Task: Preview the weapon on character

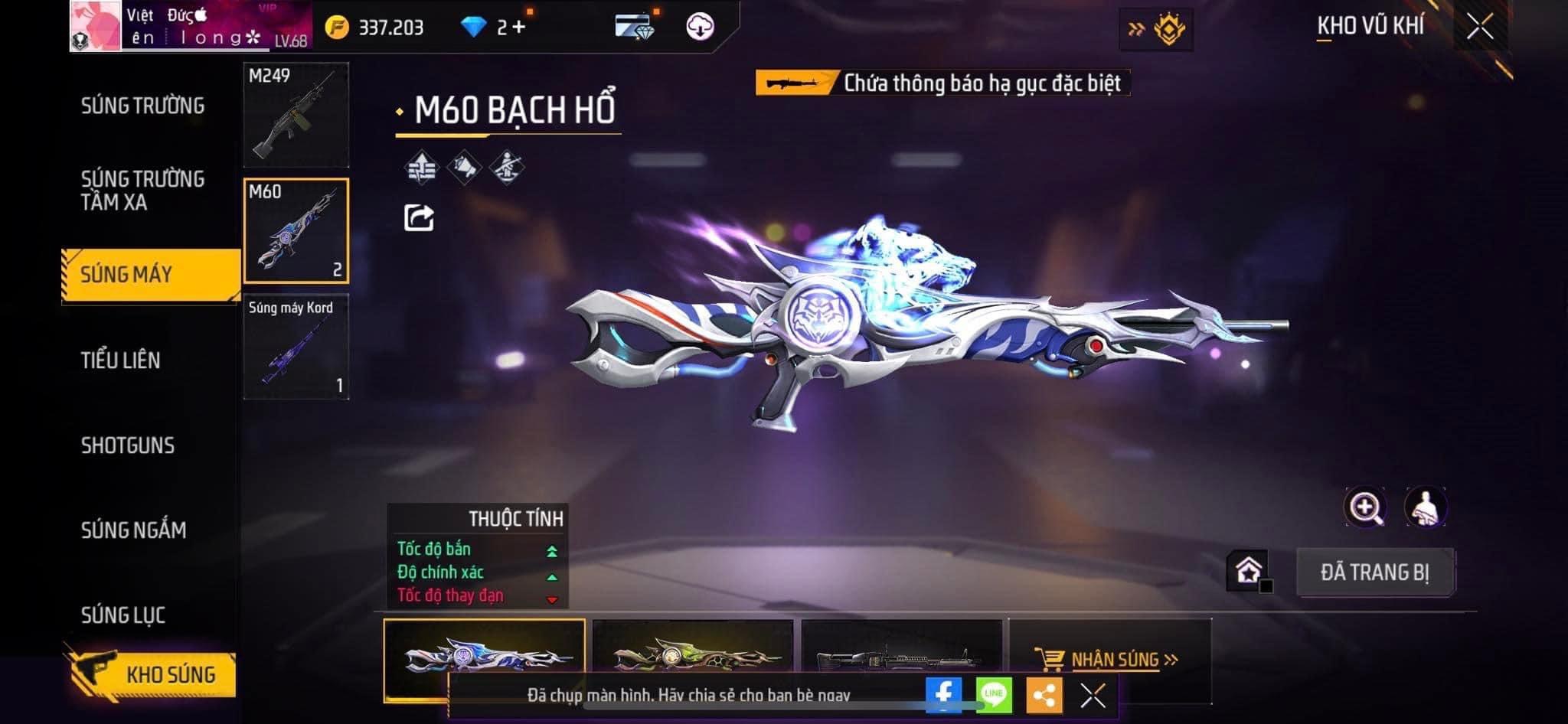Action: 1425,507
